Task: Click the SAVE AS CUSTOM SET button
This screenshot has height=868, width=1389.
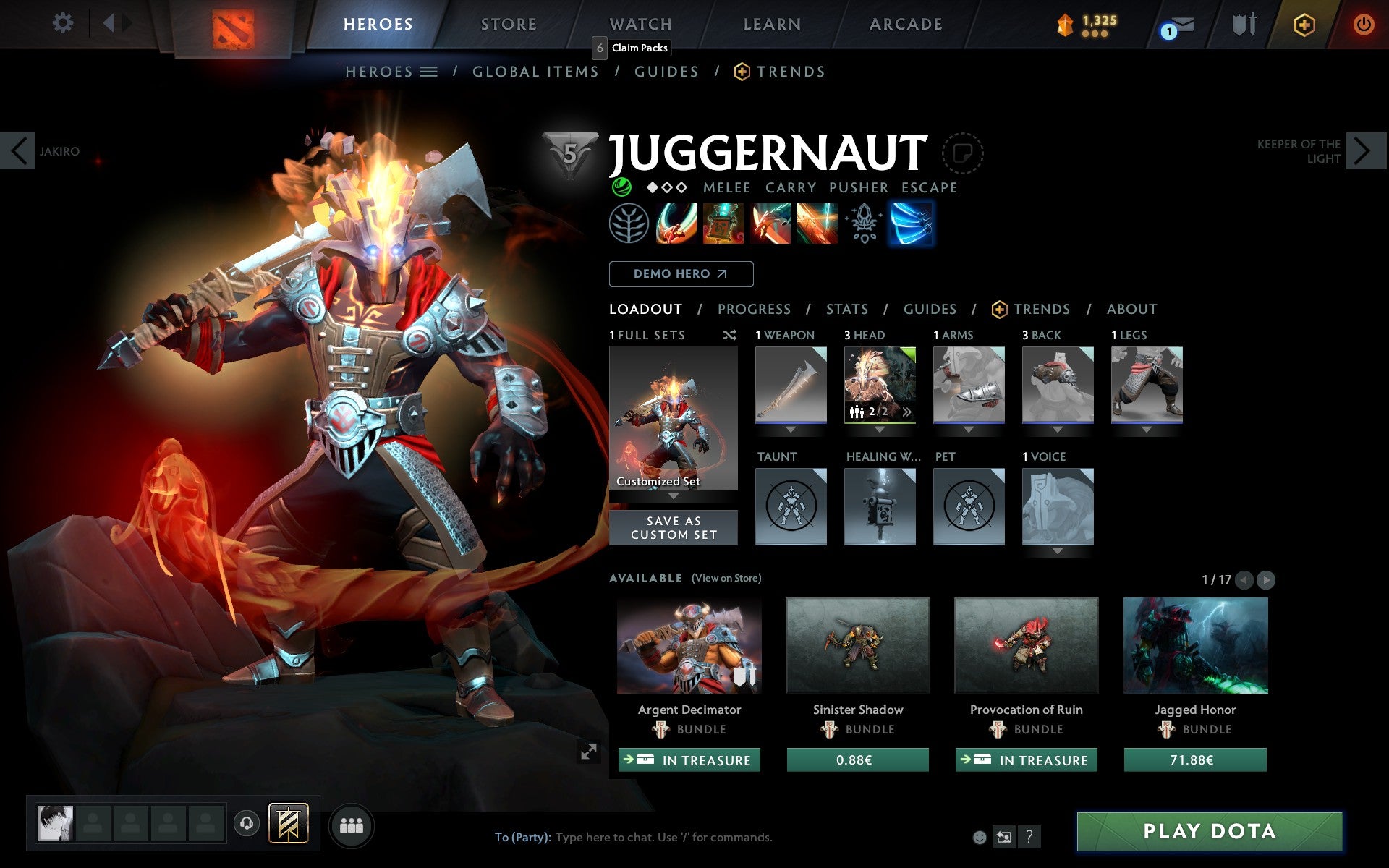Action: tap(674, 527)
